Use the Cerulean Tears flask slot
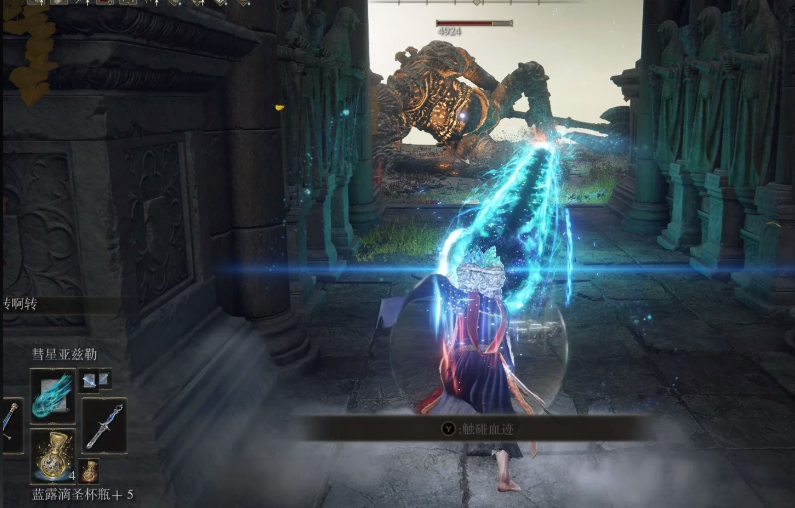The height and width of the screenshot is (508, 795). (52, 455)
